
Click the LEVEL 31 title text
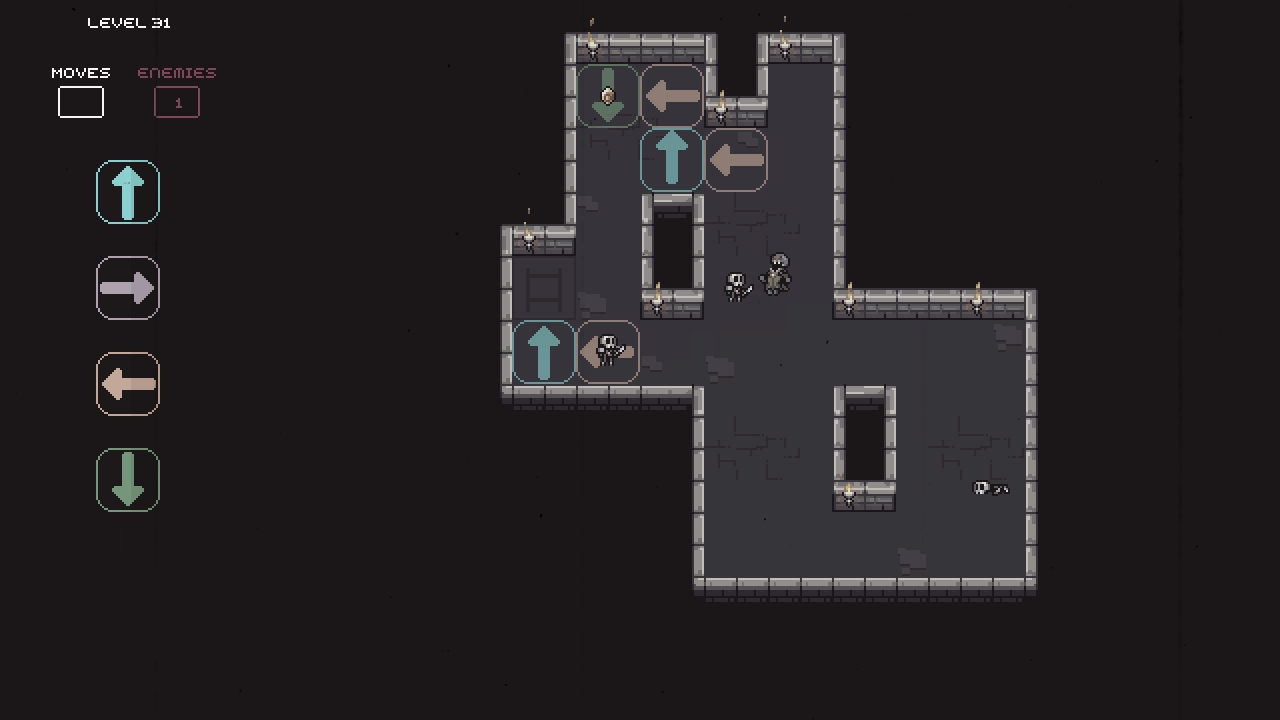129,22
